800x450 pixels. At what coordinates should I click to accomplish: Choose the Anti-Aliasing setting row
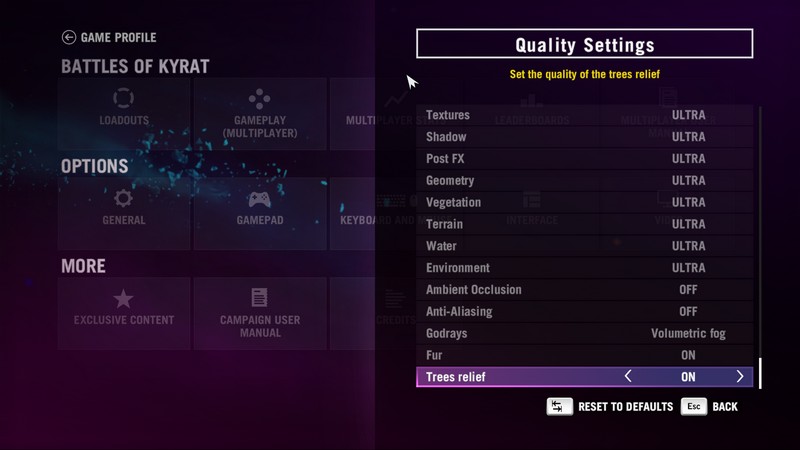(584, 312)
